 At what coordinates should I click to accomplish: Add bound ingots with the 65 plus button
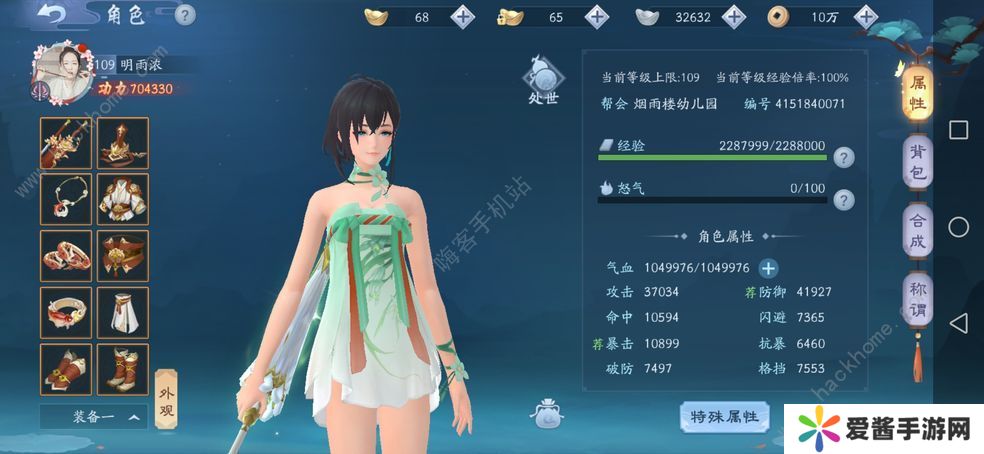point(596,16)
